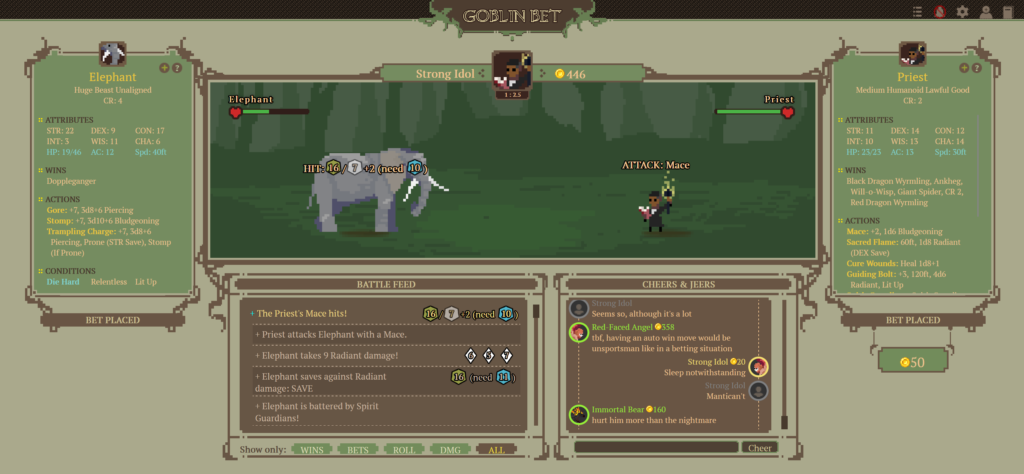Select the Priest portrait thumbnail
Screen dimensions: 1024x474
(x=912, y=54)
